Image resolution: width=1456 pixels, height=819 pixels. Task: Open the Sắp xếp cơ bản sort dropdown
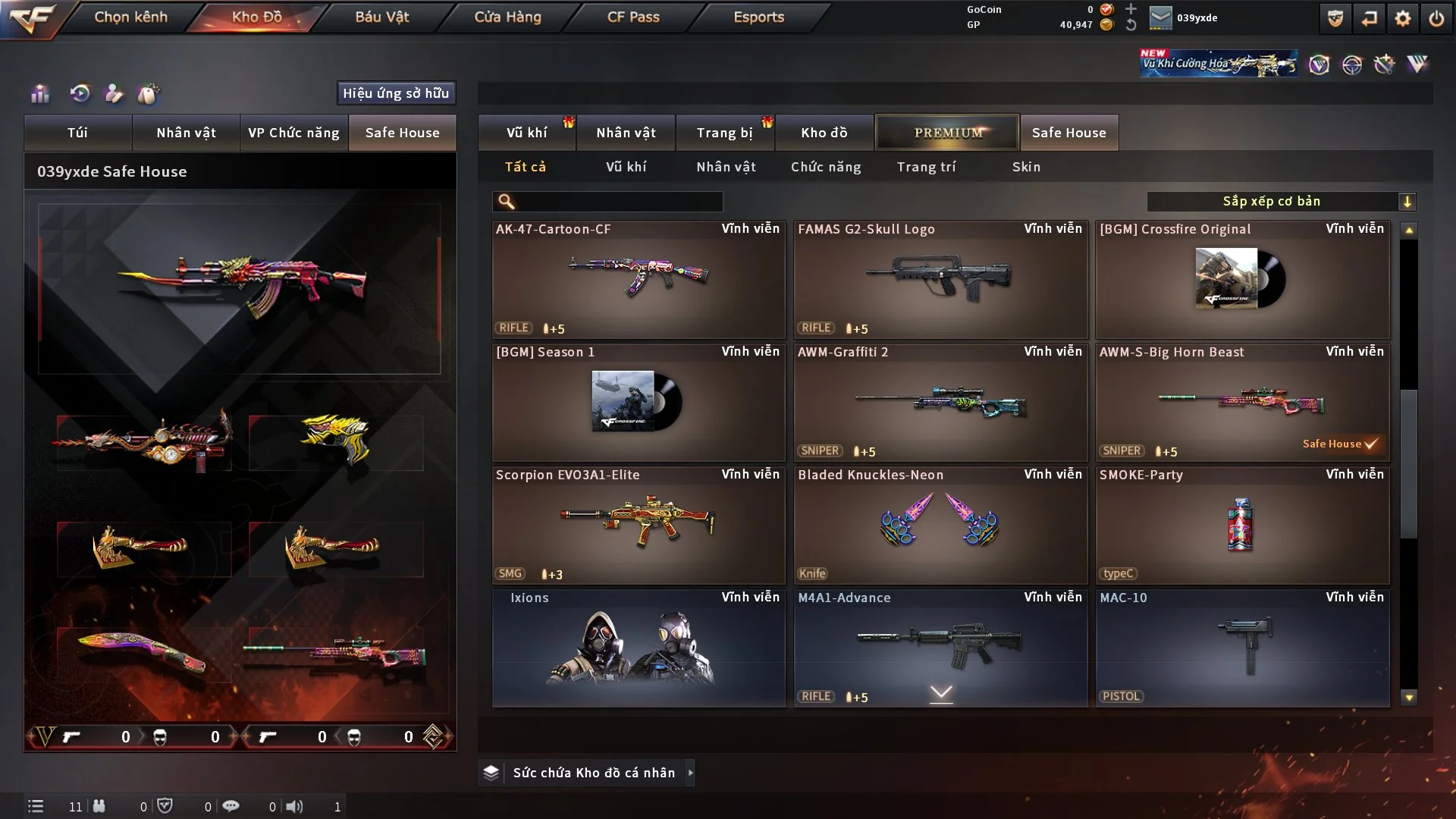(x=1281, y=202)
